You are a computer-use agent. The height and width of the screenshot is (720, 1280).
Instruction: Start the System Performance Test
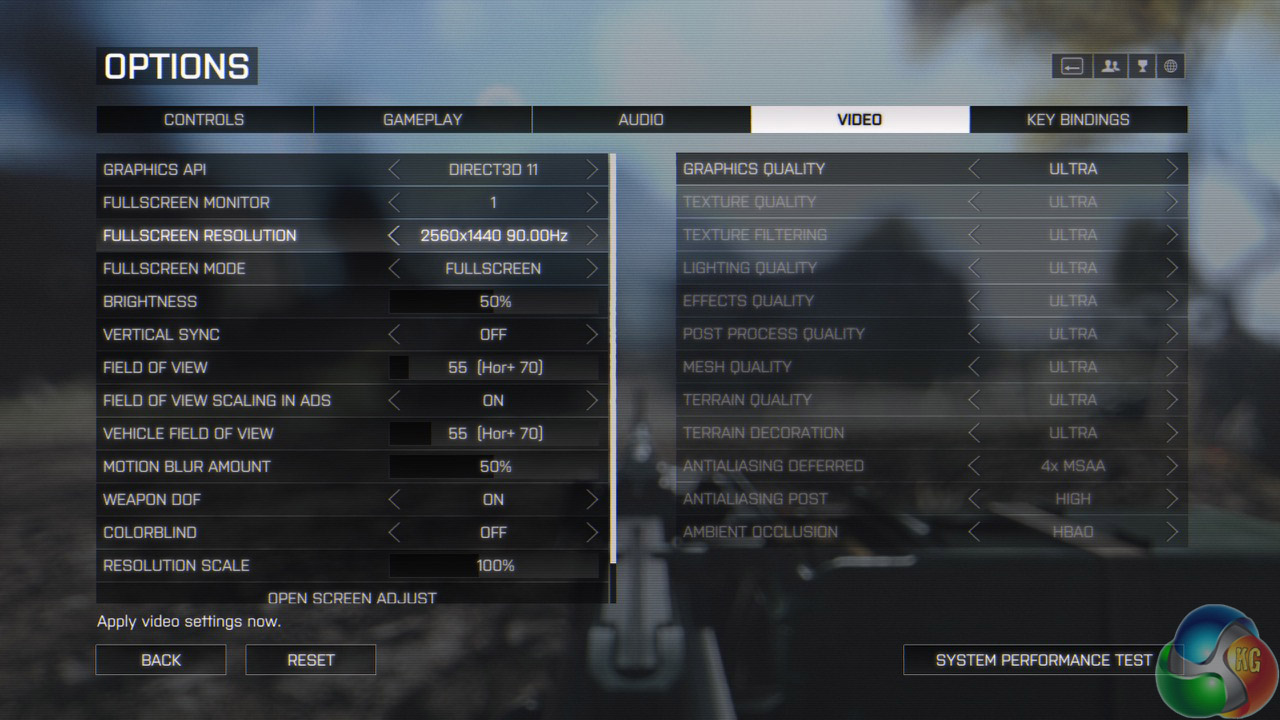[1043, 660]
